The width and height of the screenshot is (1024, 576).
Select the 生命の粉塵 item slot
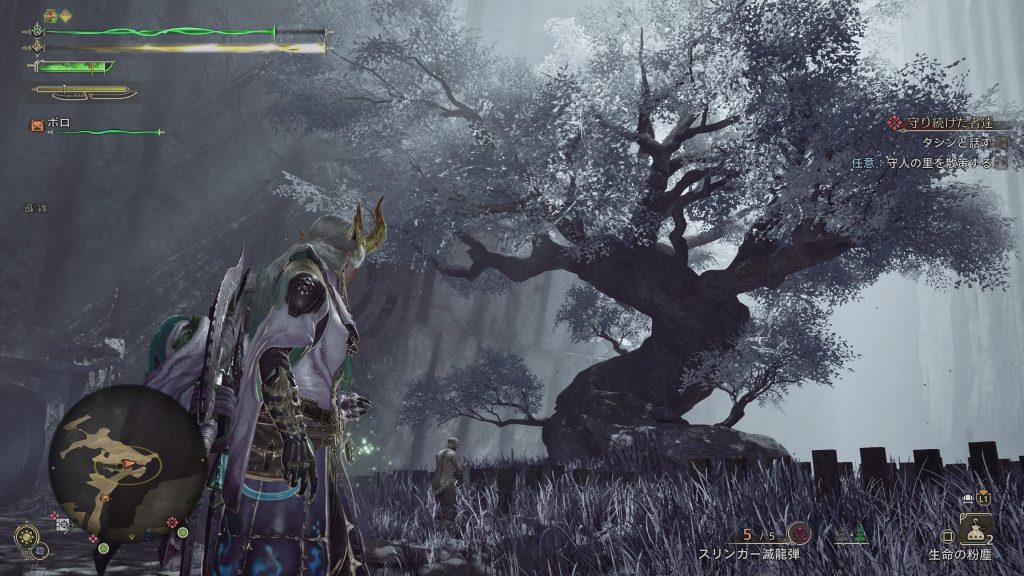tap(976, 529)
